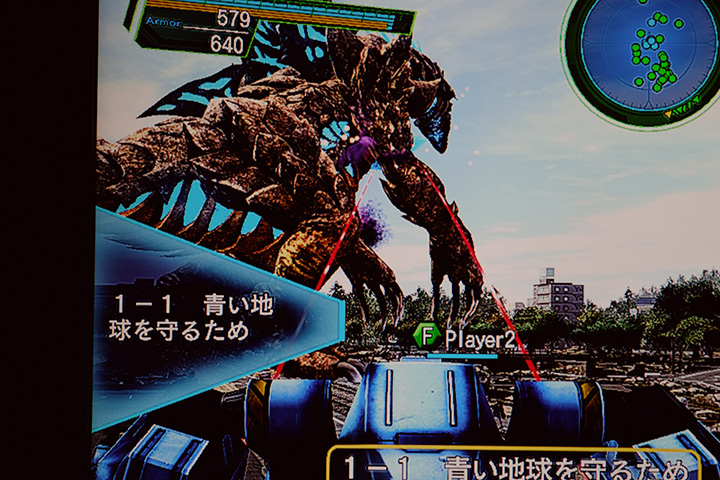Open the blue mission title panel
The image size is (720, 480).
click(200, 318)
